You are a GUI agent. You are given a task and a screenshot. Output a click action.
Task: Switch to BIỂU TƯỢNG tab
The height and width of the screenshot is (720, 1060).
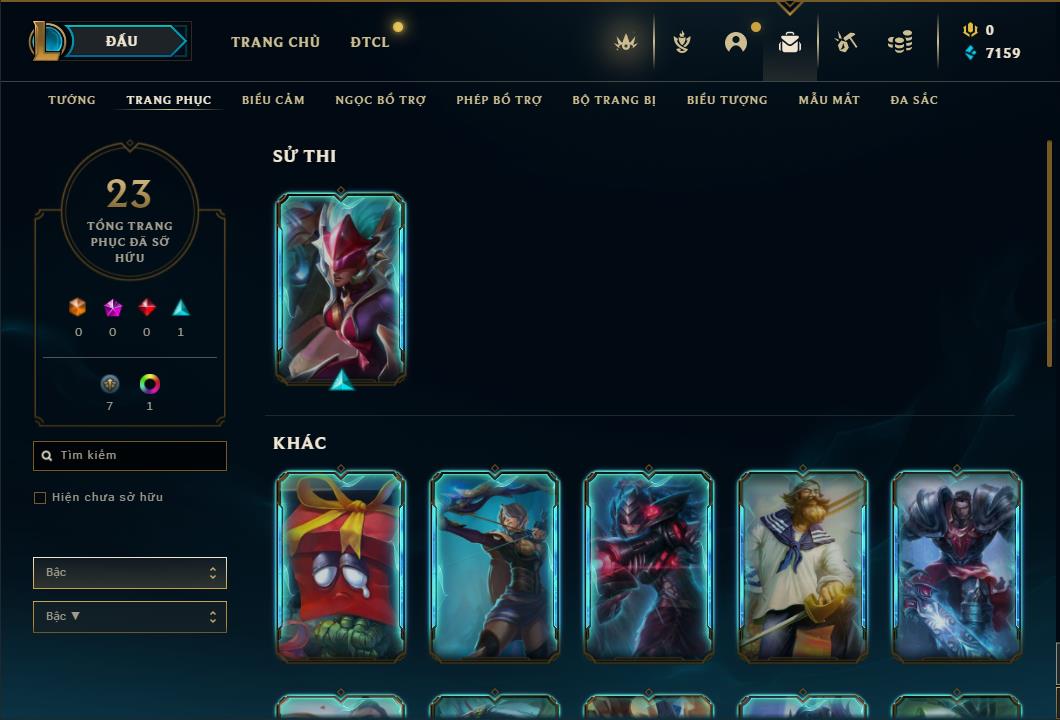point(727,100)
